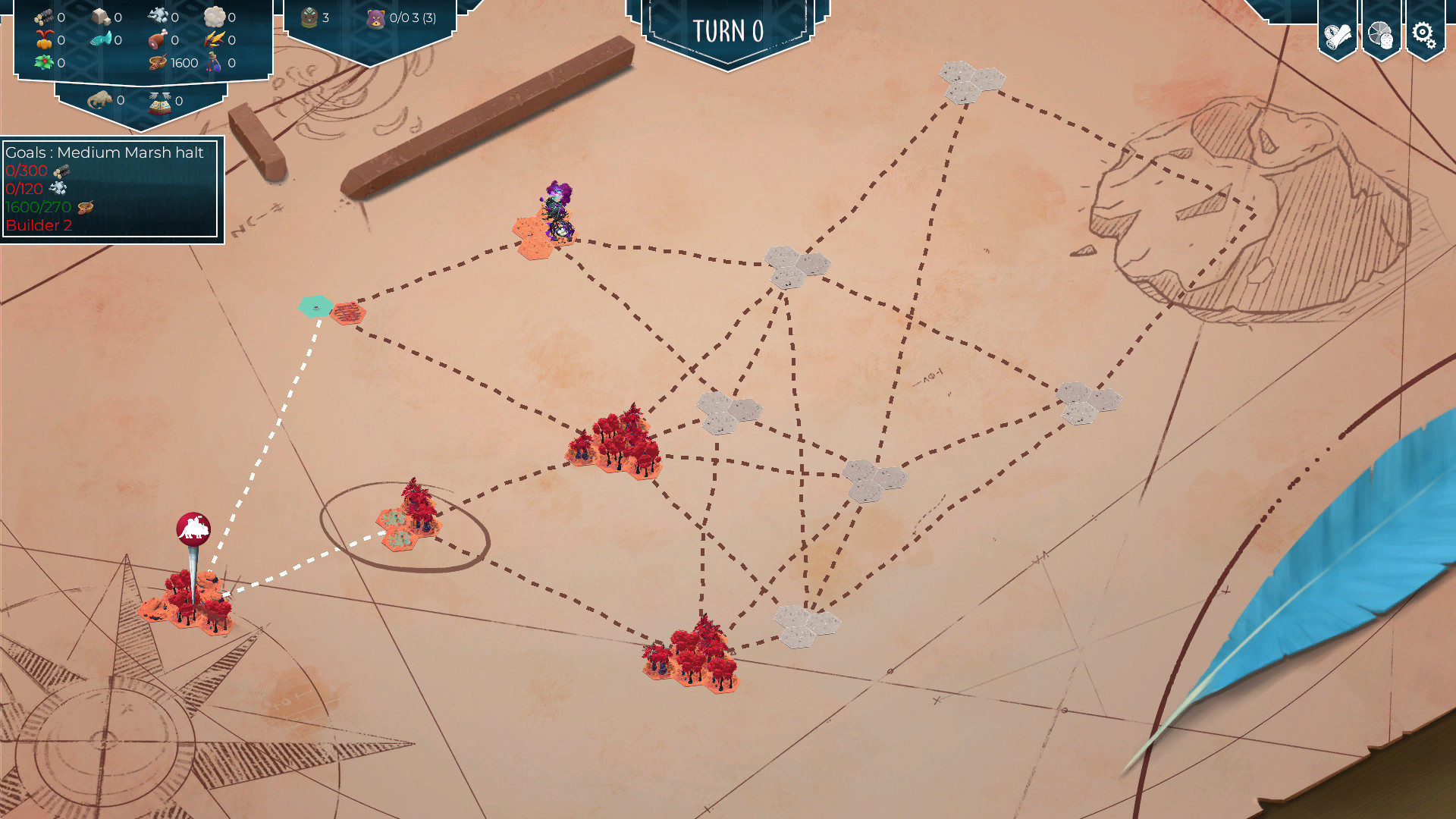Click the teal fish resource icon
Screen dimensions: 1456x819
pyautogui.click(x=101, y=39)
